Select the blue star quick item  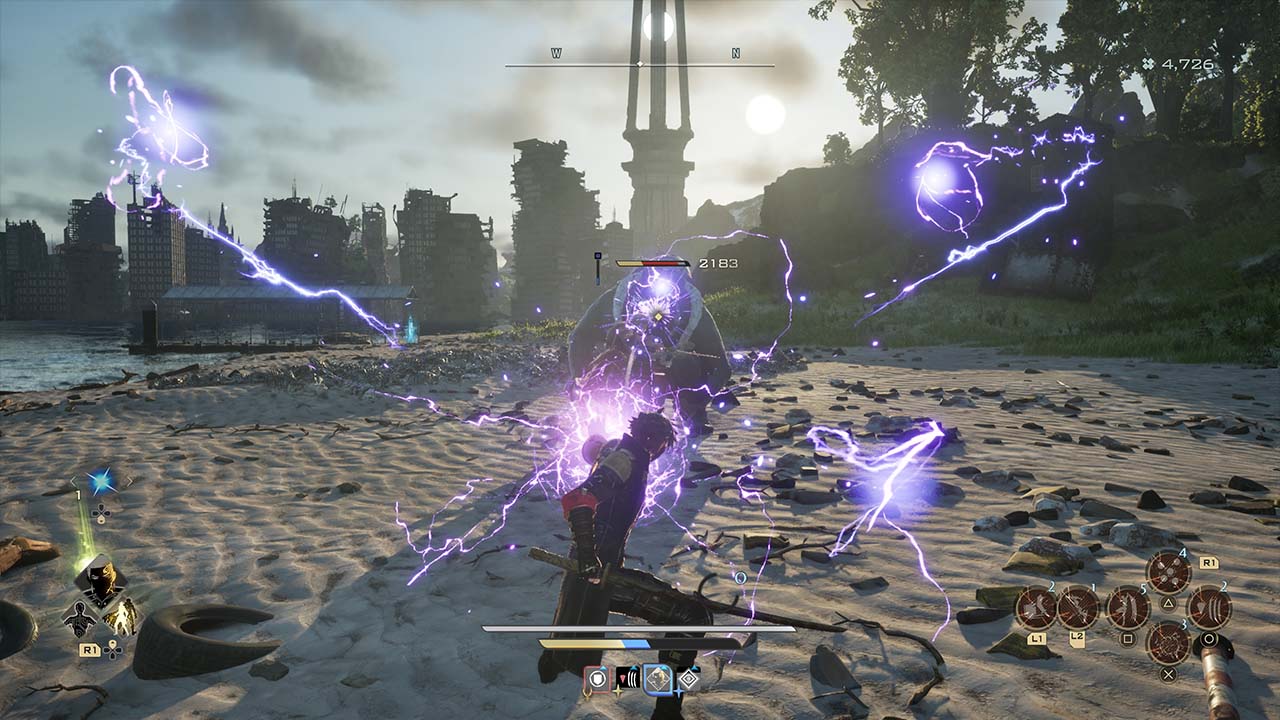[x=100, y=482]
